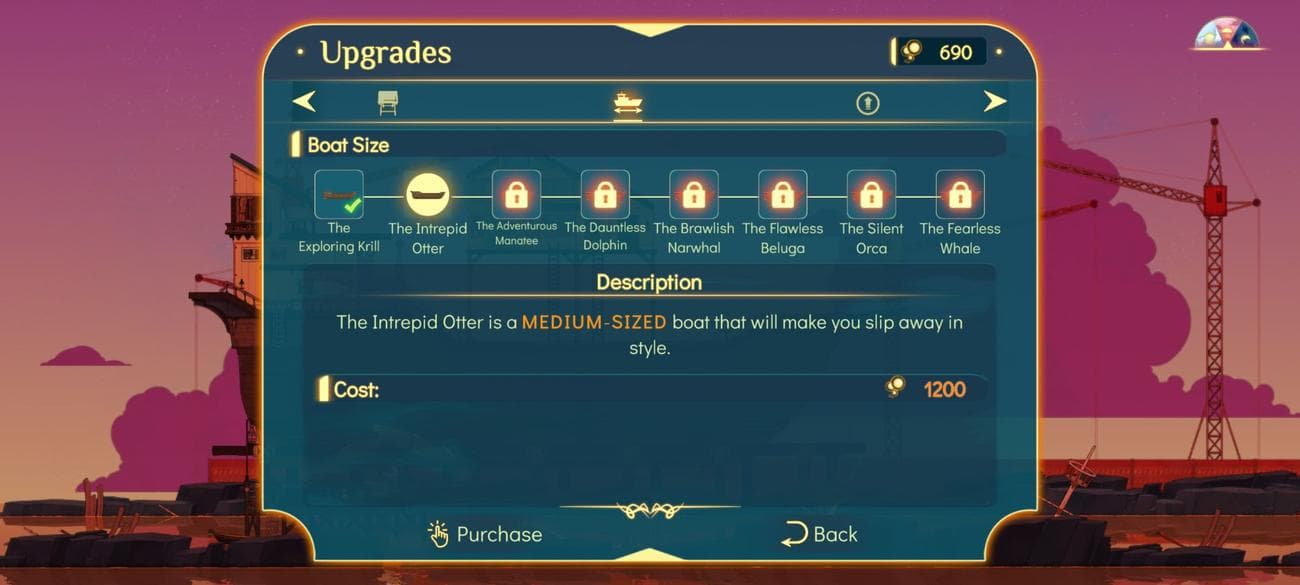
Task: Select The Exploring Krill boat
Action: 339,195
